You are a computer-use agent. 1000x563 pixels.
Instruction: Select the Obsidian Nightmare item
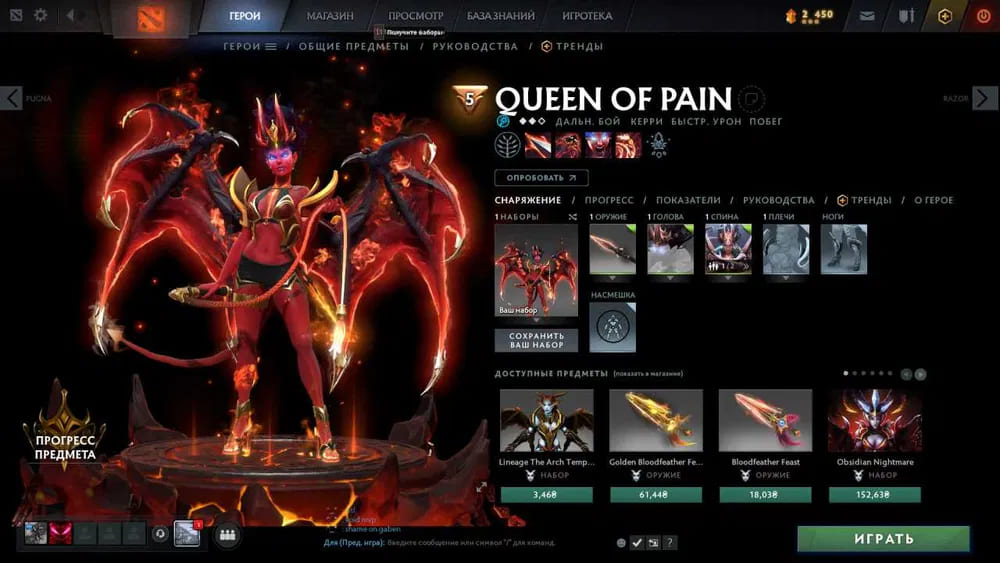[875, 420]
